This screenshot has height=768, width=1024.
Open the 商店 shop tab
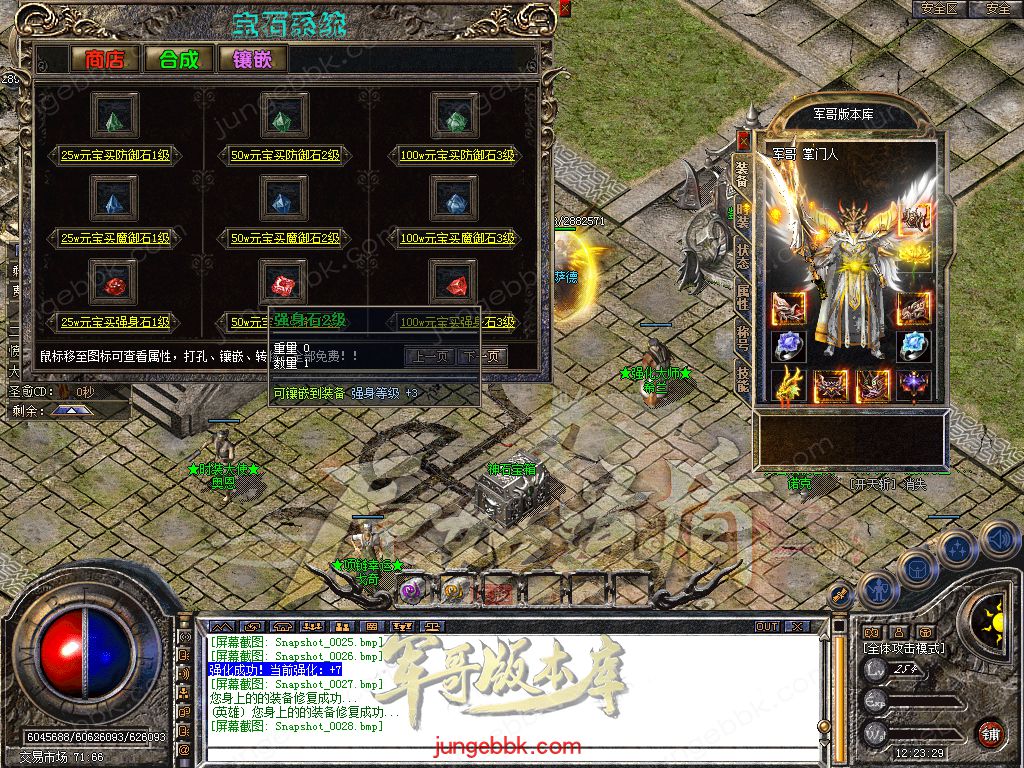[x=104, y=59]
